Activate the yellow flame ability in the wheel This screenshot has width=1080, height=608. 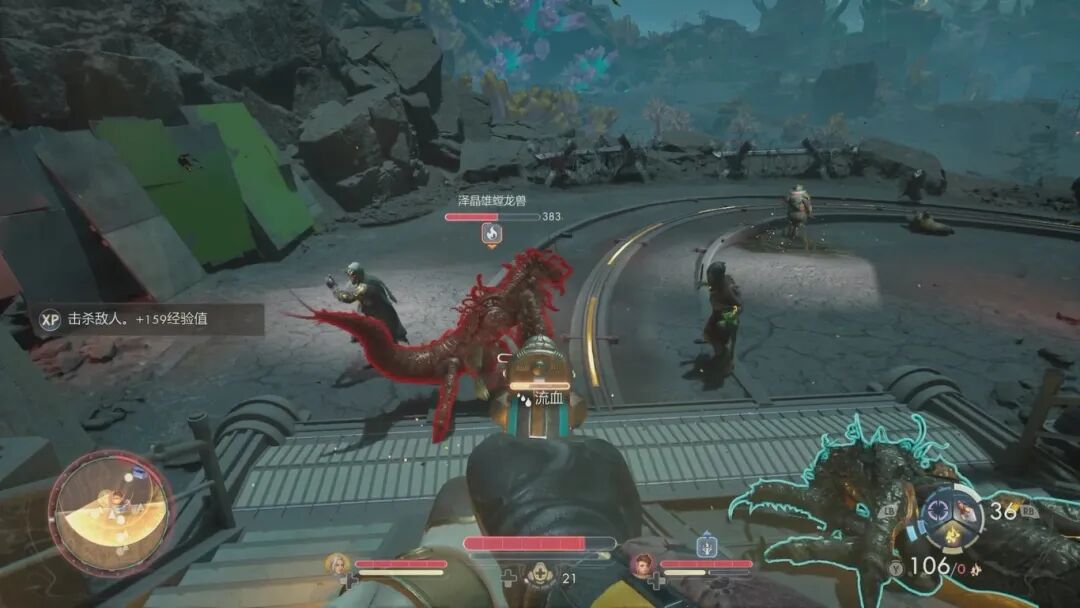pos(952,536)
